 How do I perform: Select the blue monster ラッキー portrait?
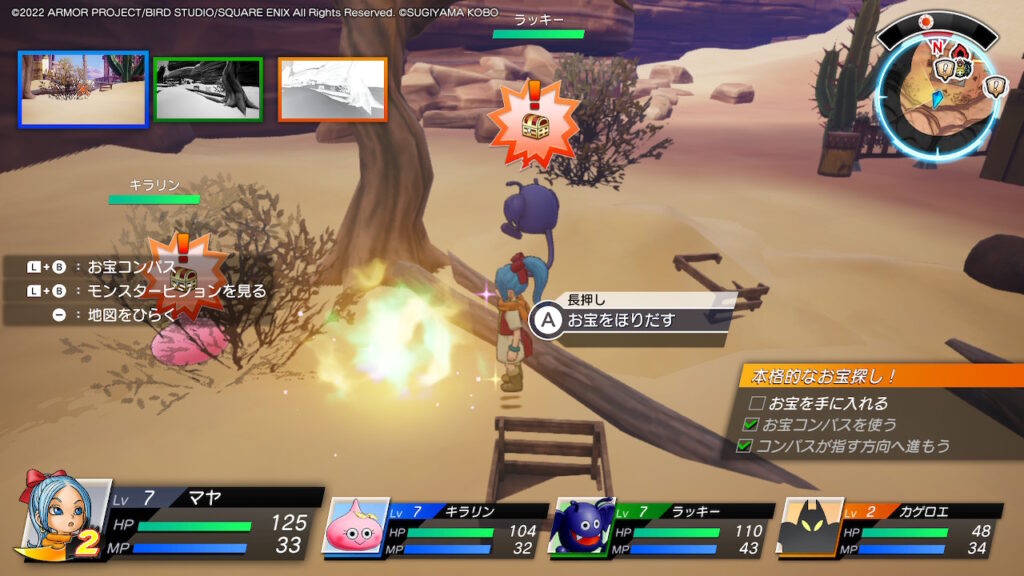click(x=580, y=527)
